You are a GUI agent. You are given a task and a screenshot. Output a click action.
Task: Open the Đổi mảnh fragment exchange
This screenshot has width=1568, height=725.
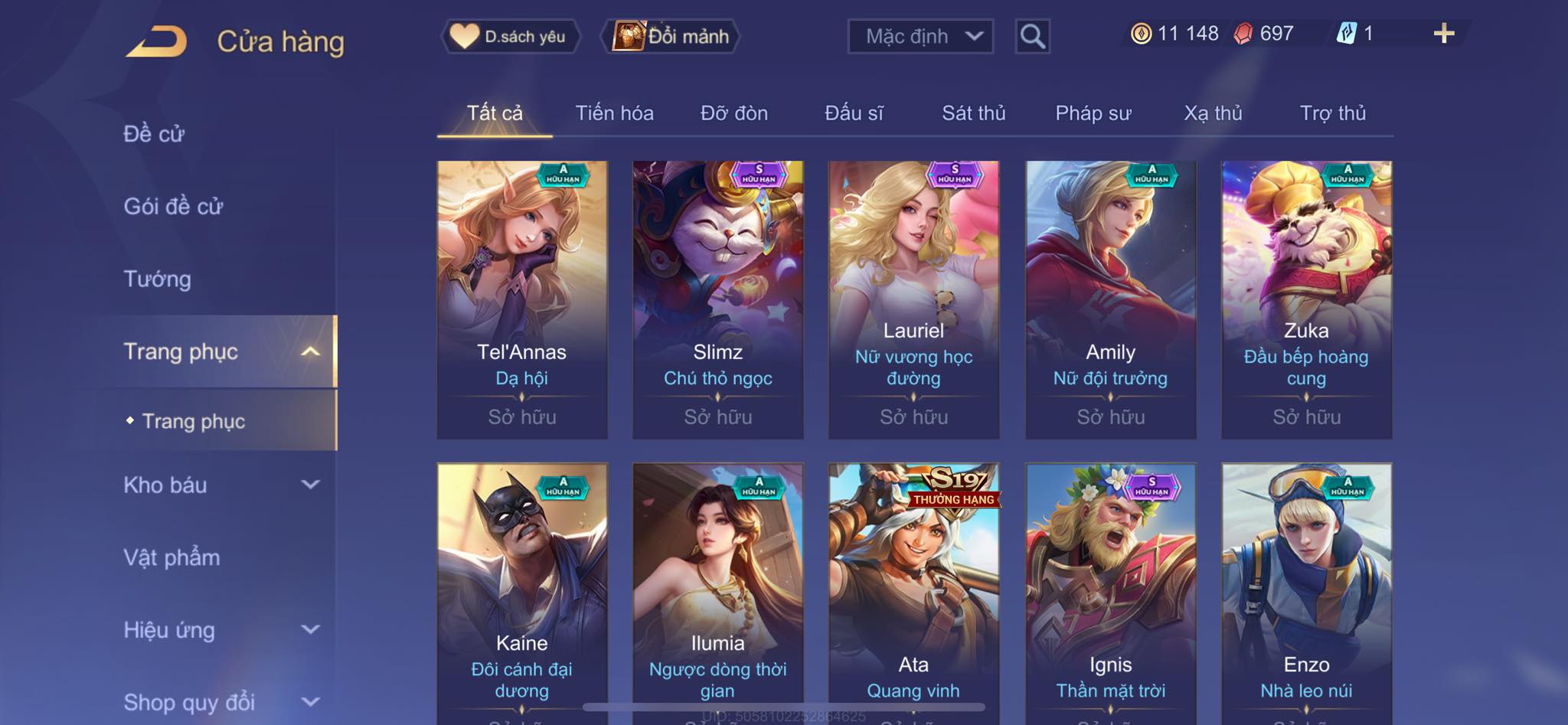(671, 36)
